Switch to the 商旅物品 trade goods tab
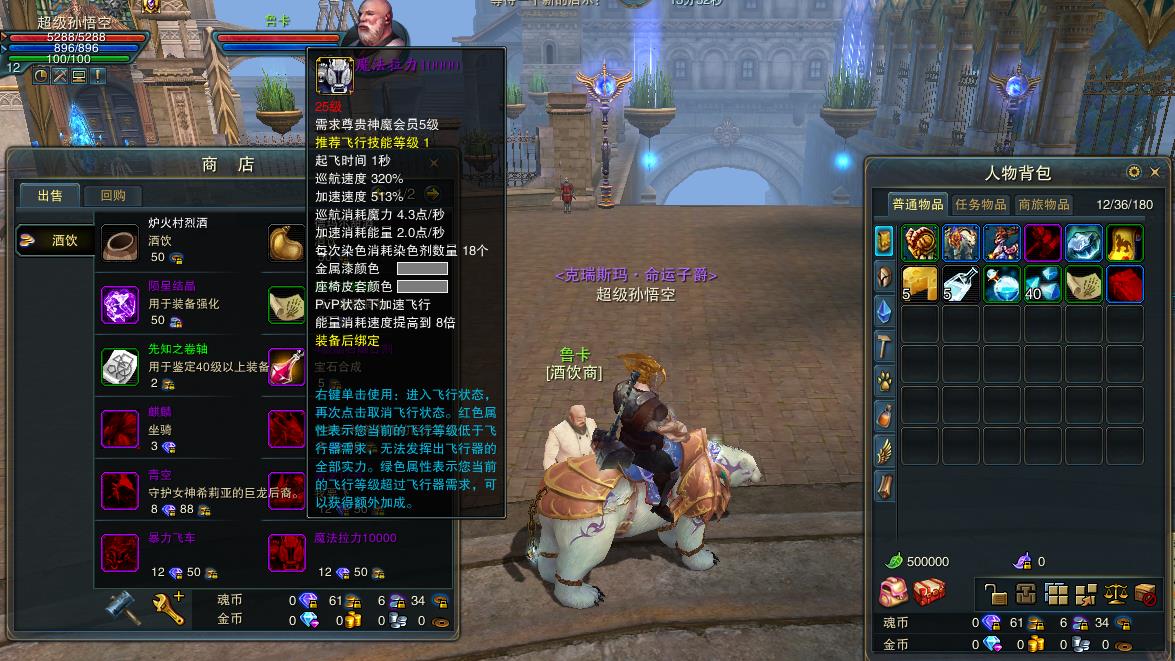This screenshot has width=1175, height=661. point(1043,204)
